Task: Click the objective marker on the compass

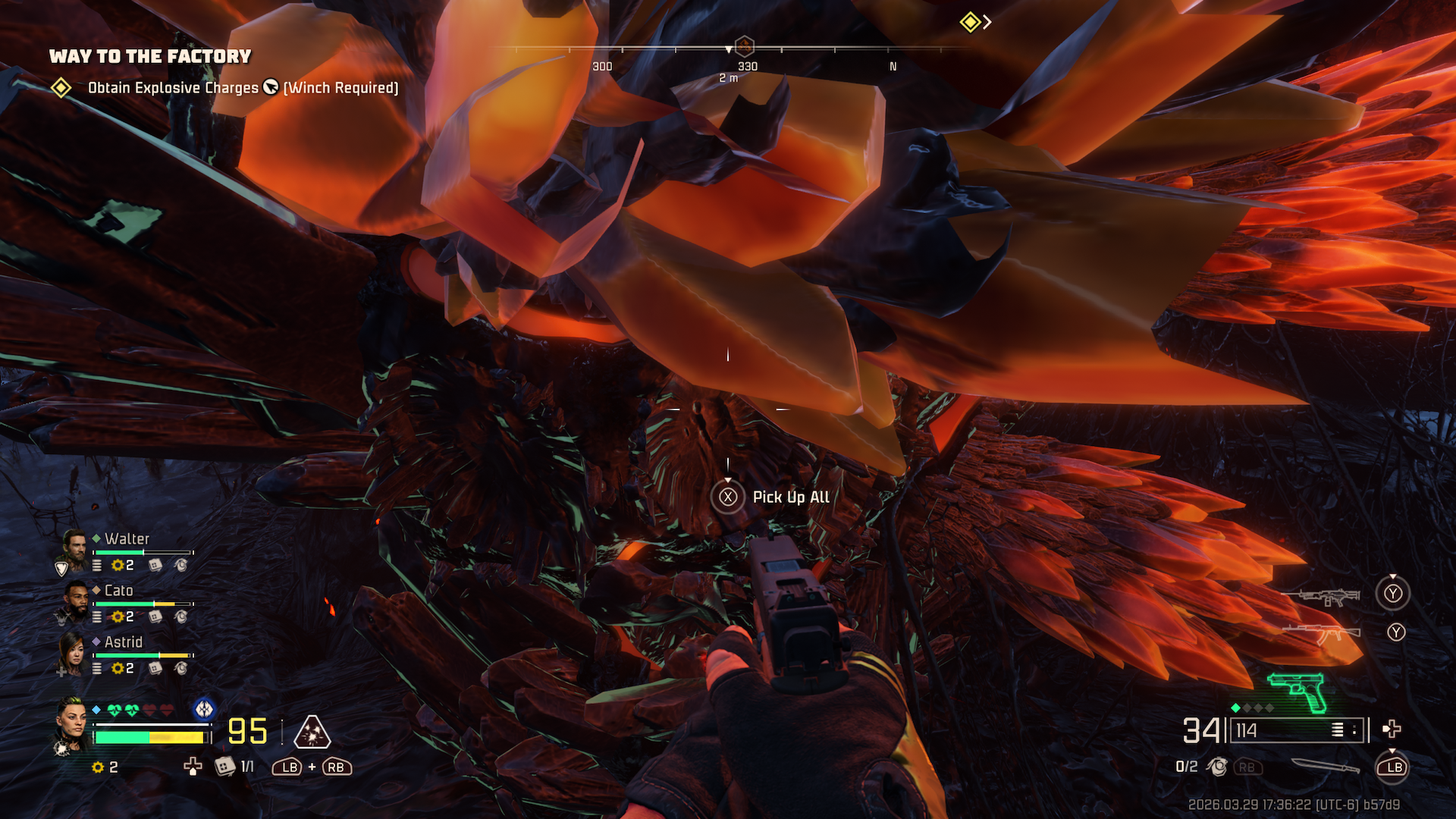Action: click(745, 45)
